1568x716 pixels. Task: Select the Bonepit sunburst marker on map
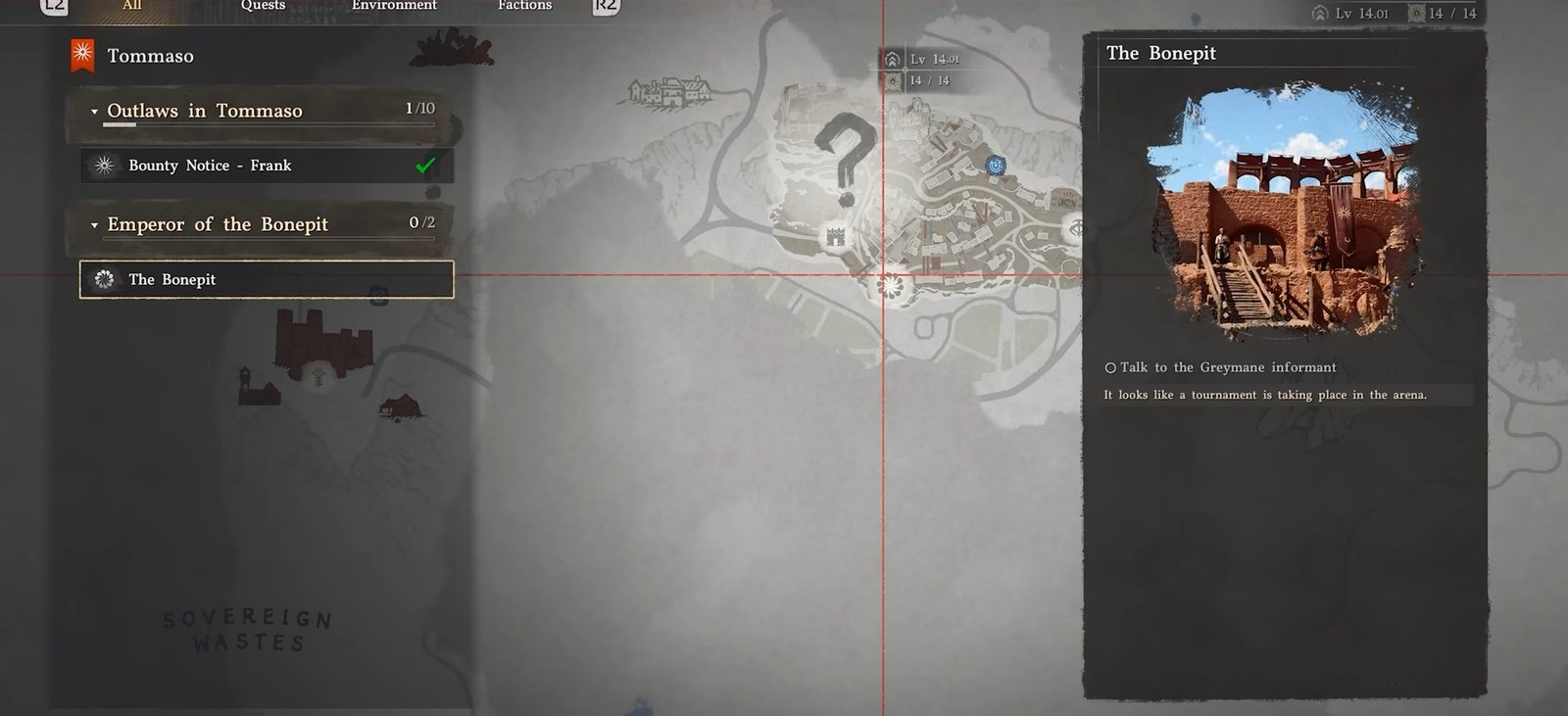tap(890, 286)
